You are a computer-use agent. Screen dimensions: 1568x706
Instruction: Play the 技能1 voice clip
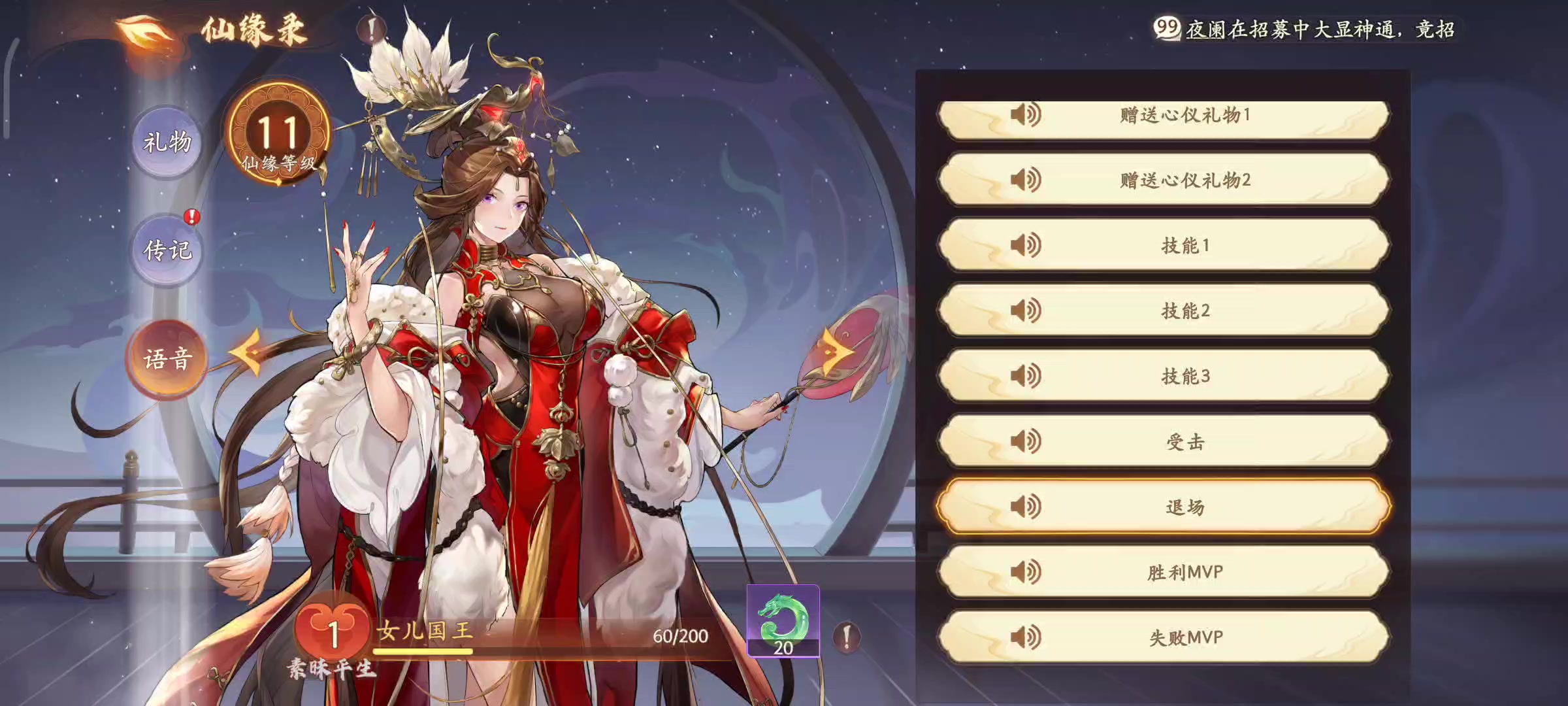pyautogui.click(x=1164, y=246)
